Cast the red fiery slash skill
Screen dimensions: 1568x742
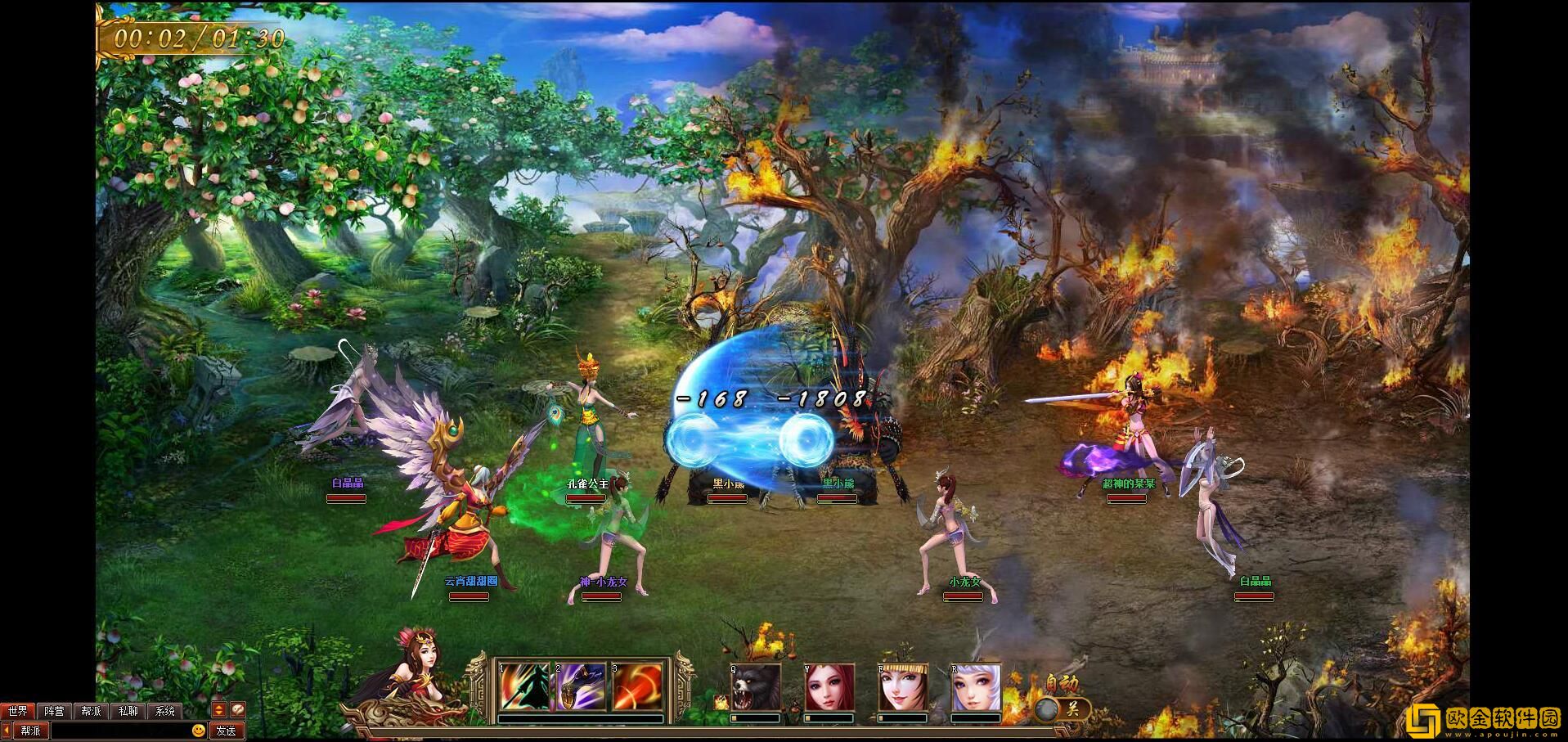pyautogui.click(x=637, y=687)
